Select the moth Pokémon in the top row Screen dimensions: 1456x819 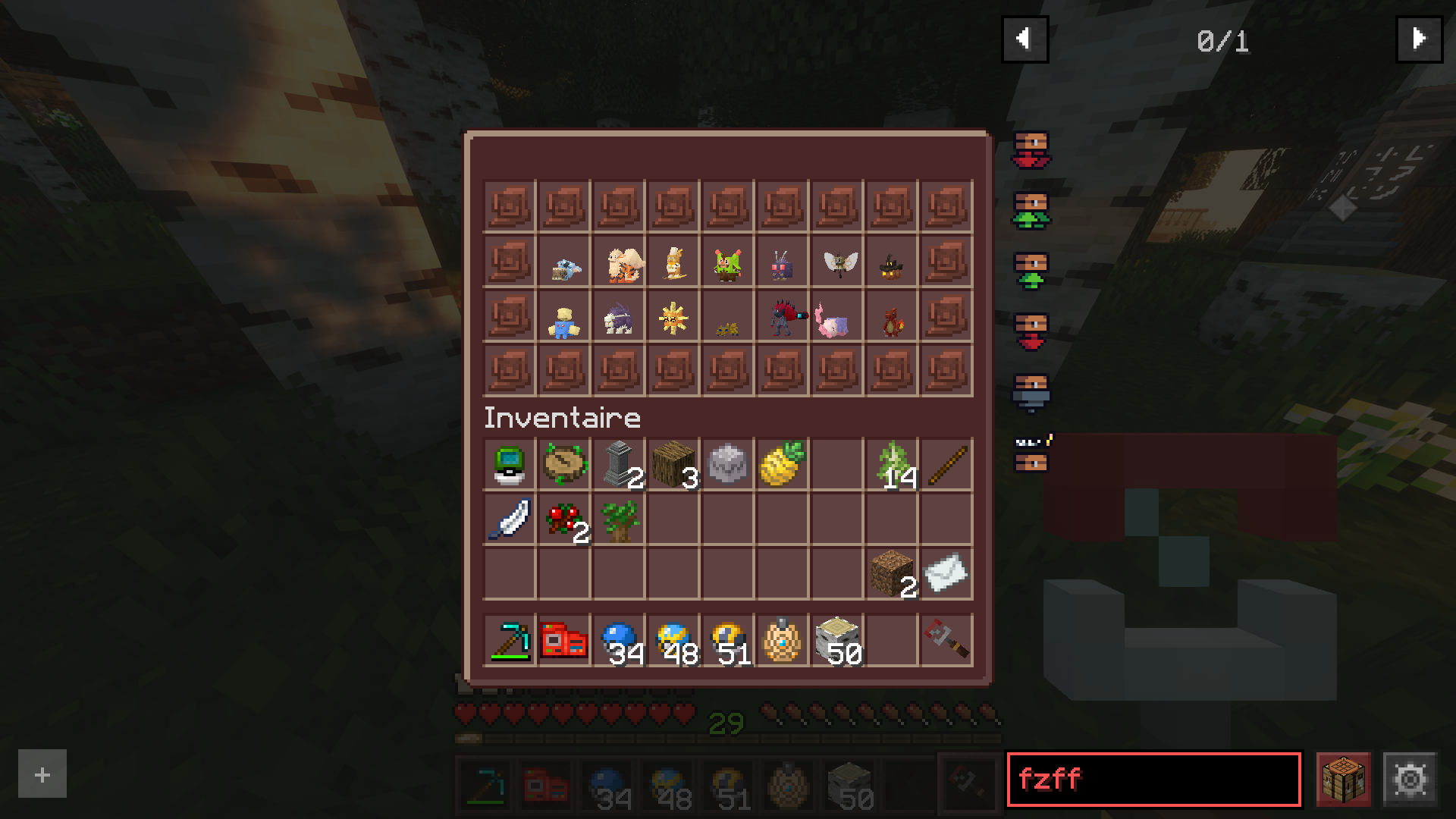(838, 262)
